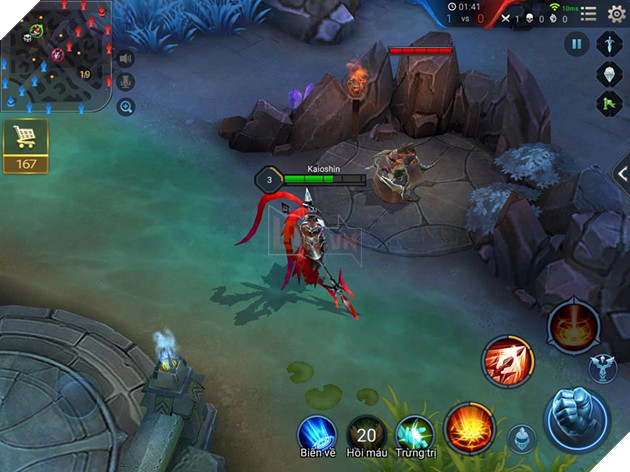Toggle the speaker sound icon
Viewport: 630px width, 472px height.
point(126,57)
